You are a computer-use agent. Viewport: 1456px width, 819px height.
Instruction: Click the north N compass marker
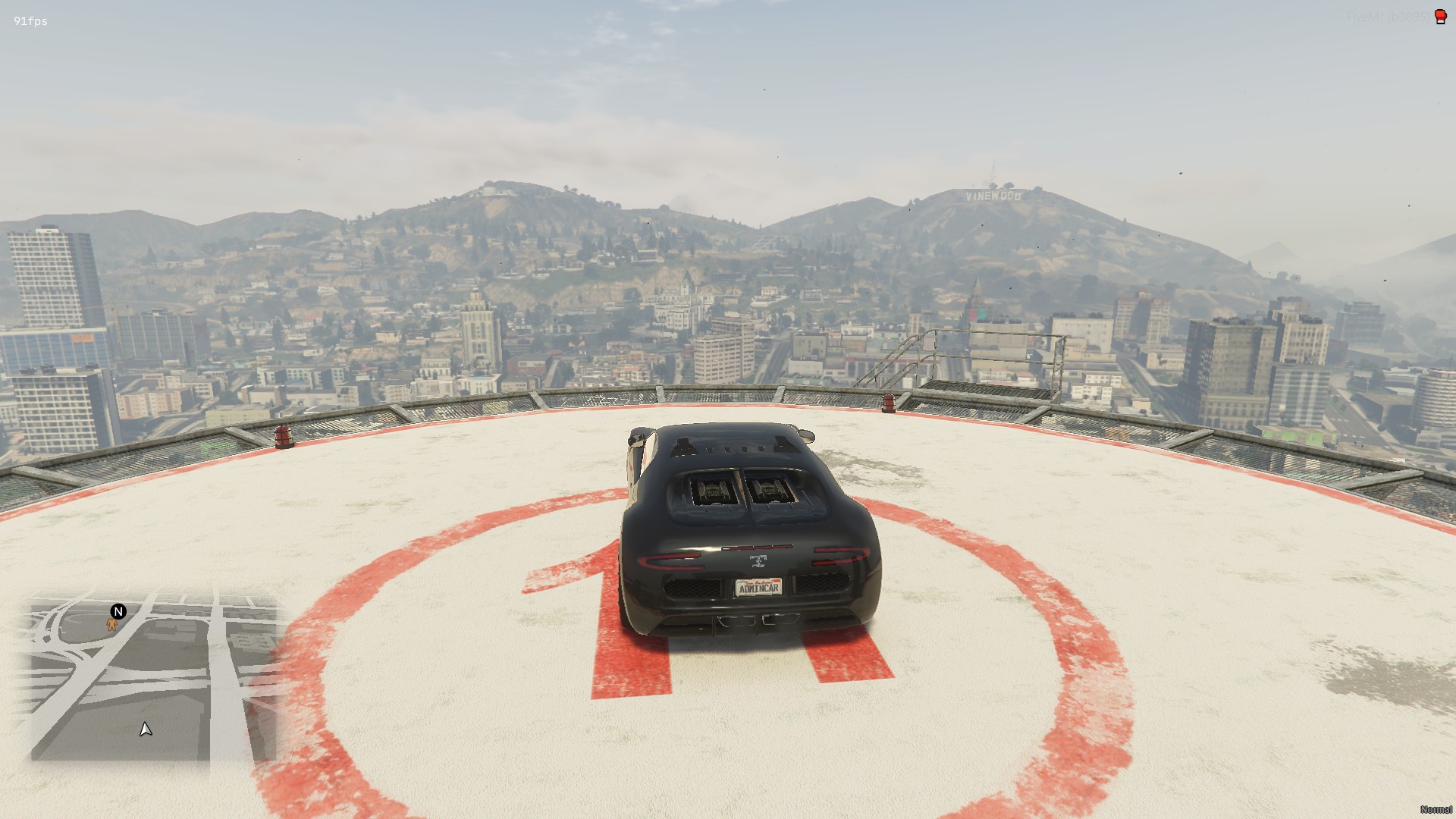118,611
